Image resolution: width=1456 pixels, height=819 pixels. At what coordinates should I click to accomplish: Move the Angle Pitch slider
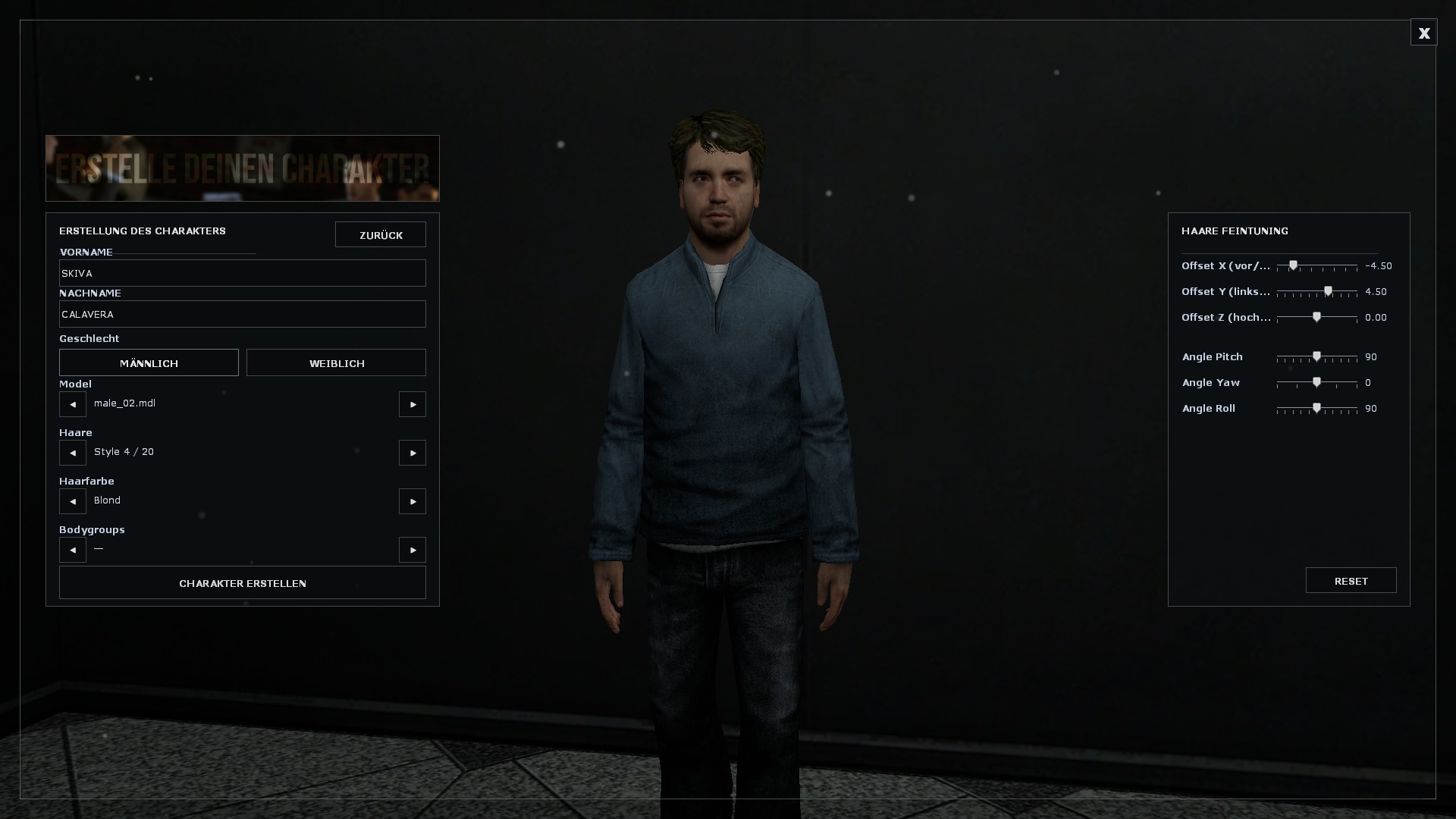pos(1316,356)
